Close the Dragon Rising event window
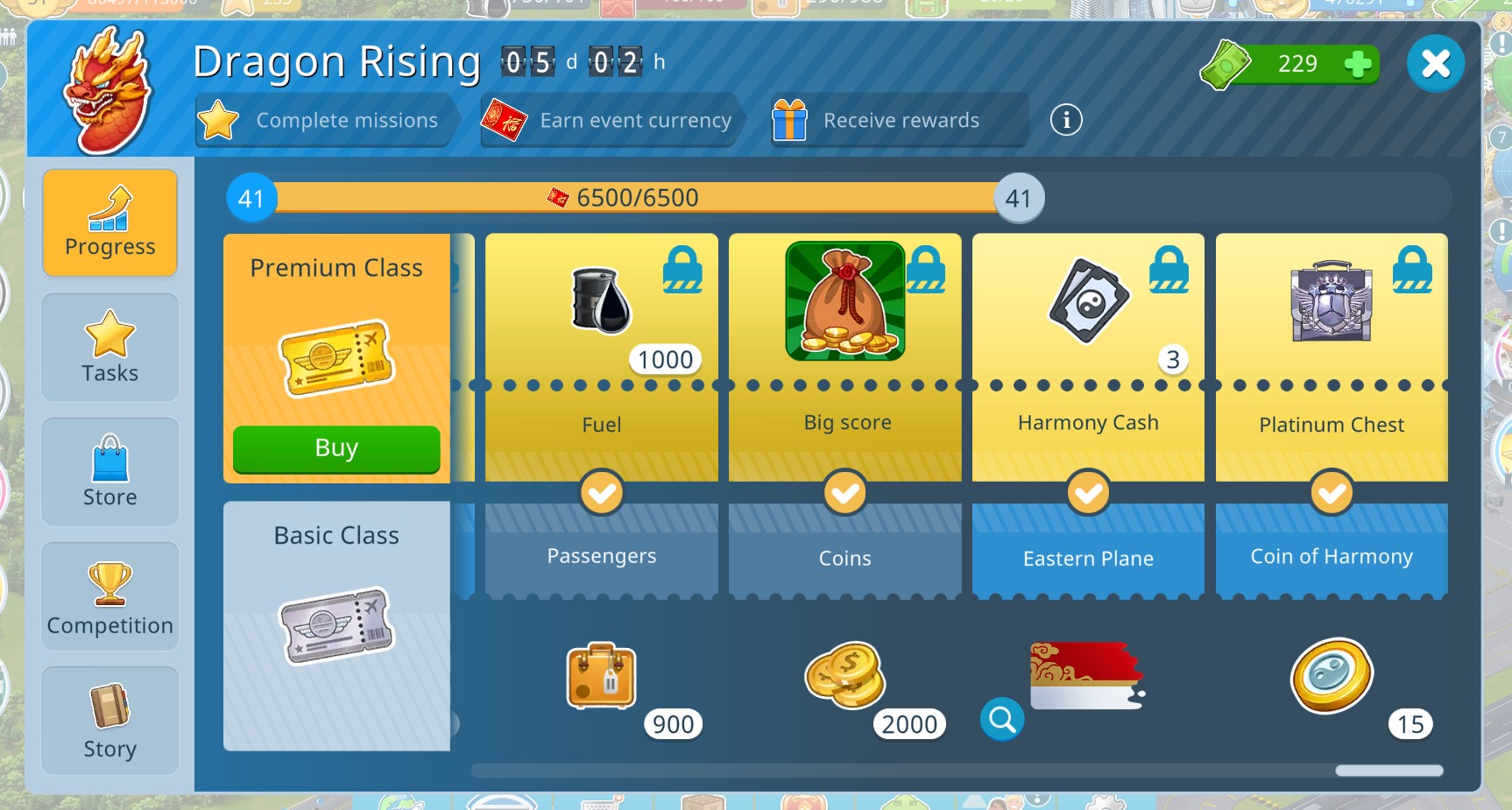Screen dimensions: 1512x810 point(1435,64)
